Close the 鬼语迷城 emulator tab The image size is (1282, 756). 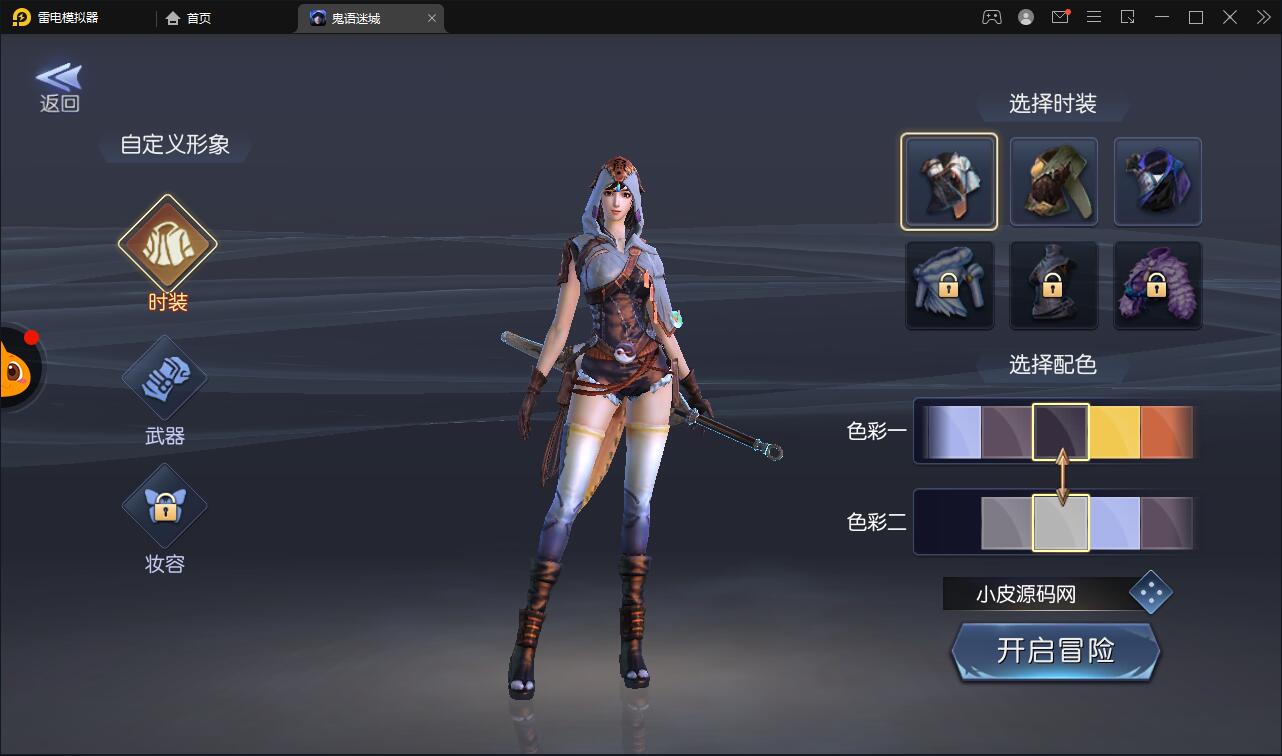432,18
